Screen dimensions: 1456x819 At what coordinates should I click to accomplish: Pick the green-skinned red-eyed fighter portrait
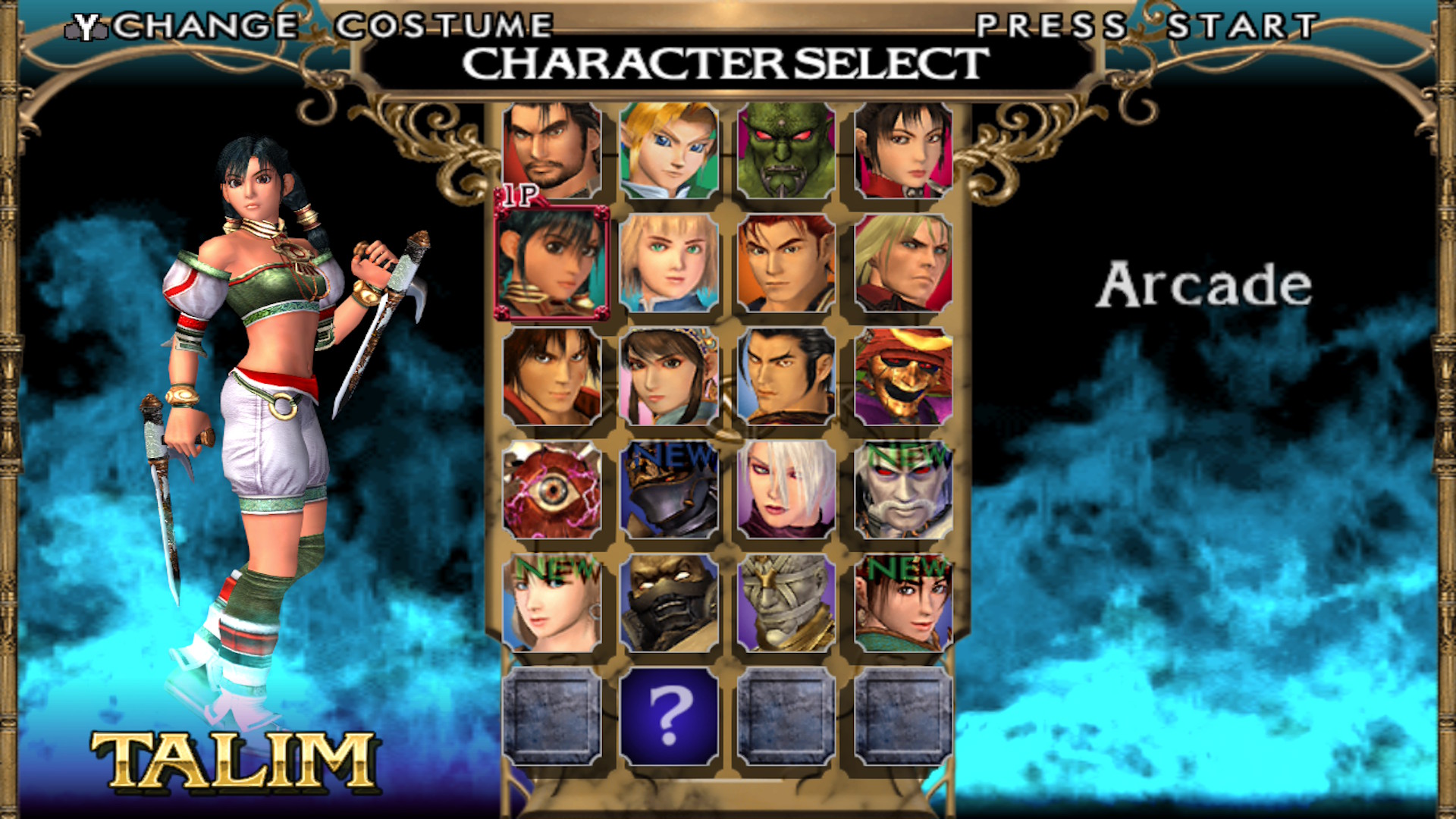(x=786, y=150)
